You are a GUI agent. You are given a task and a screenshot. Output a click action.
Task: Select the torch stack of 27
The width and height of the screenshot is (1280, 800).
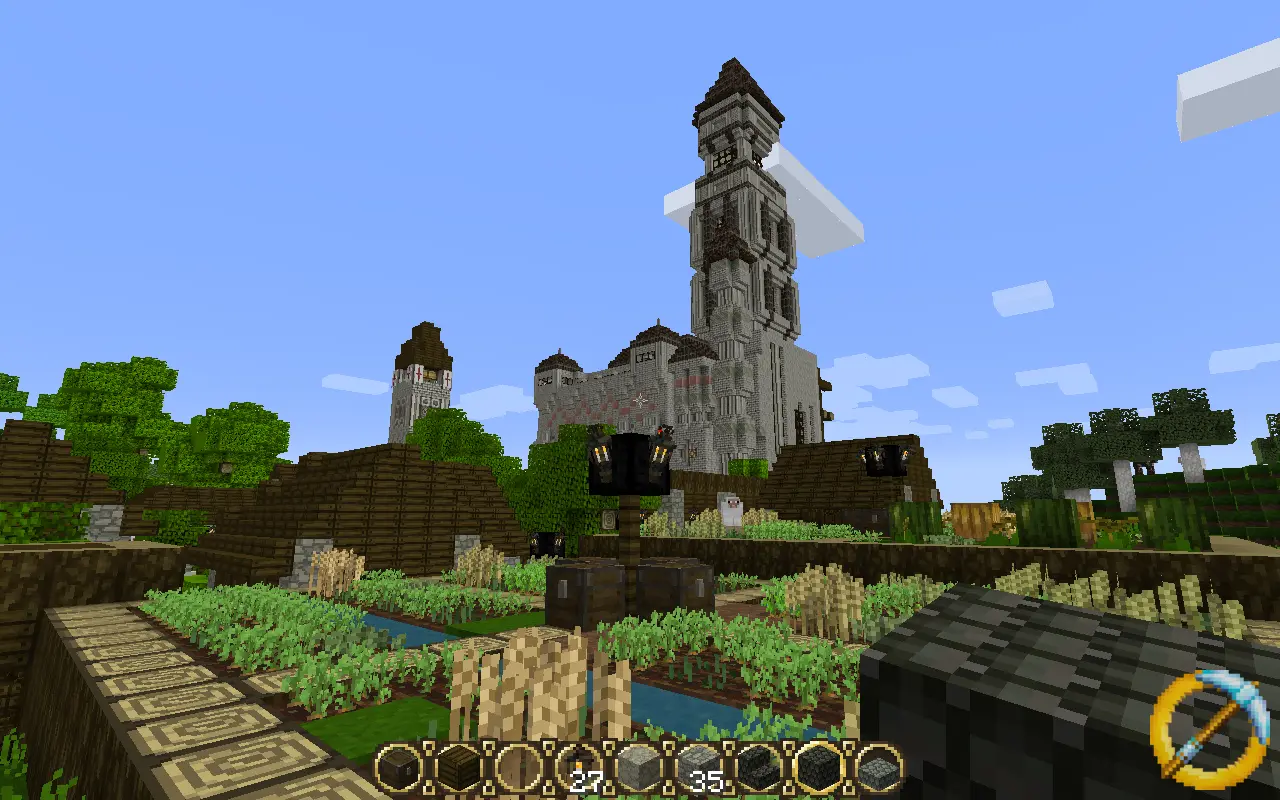(x=578, y=768)
